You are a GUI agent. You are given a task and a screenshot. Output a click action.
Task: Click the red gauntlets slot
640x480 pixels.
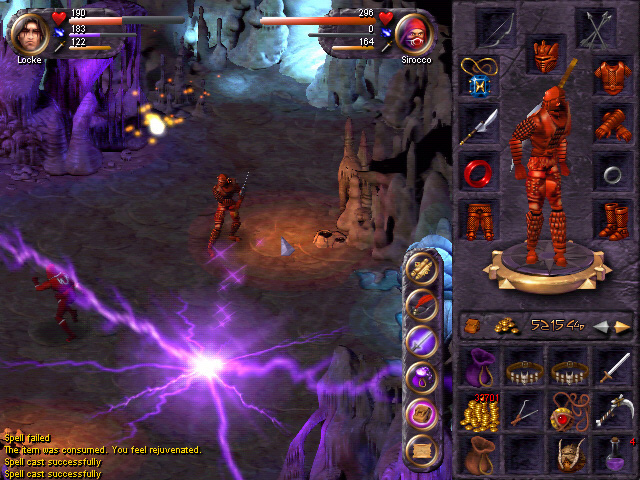[610, 124]
